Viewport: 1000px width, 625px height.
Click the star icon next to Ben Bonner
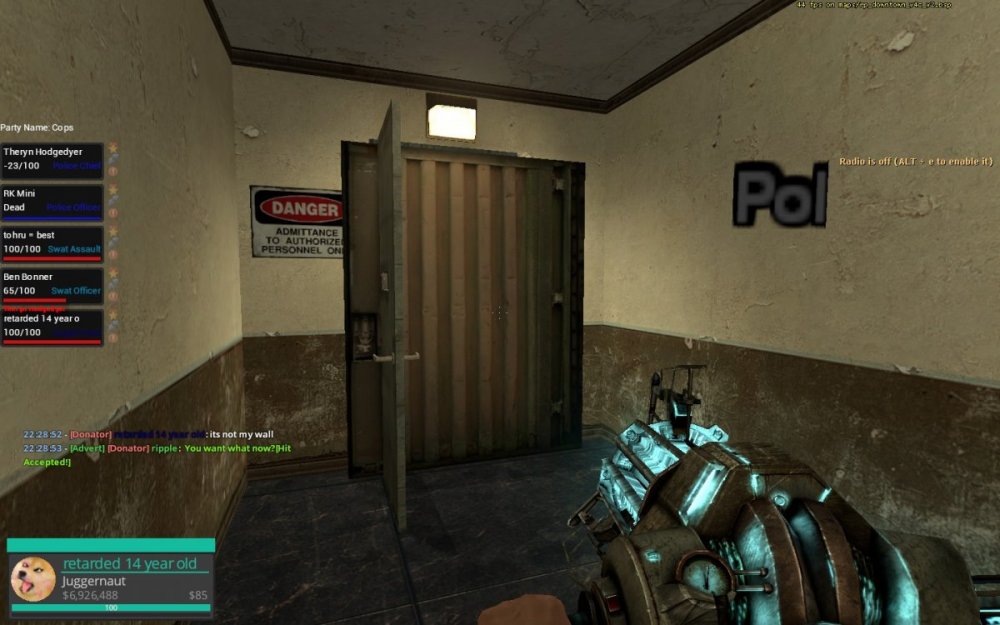point(112,273)
